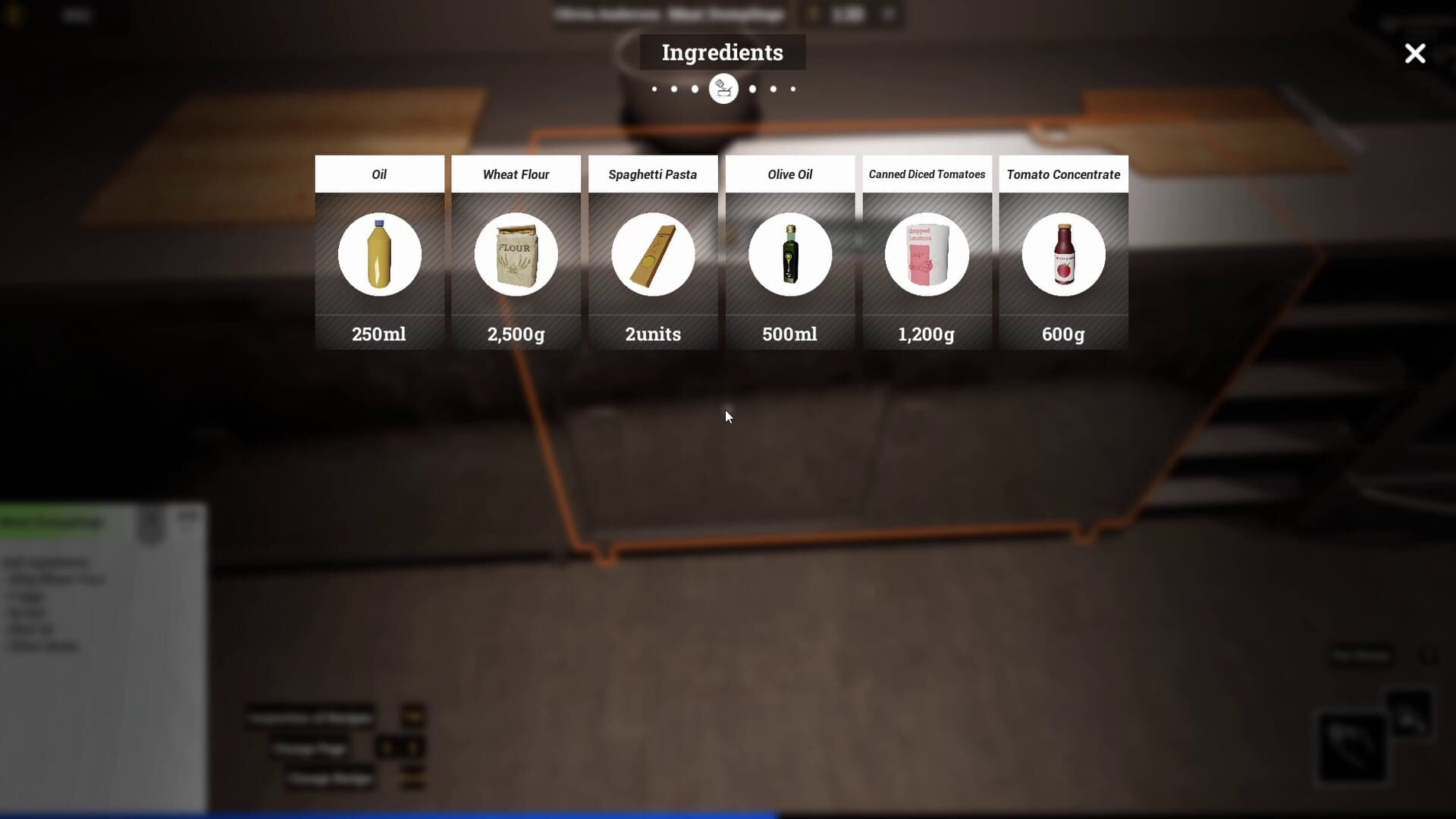The height and width of the screenshot is (819, 1456).
Task: Click the Tomato Concentrate bottle icon
Action: click(1064, 255)
